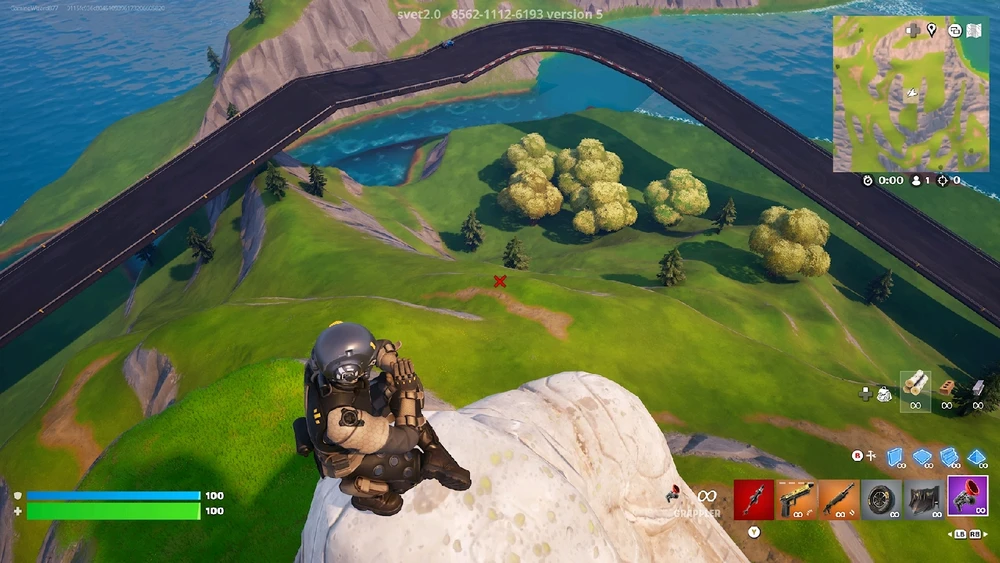Select the metal building material
This screenshot has height=563, width=1000.
980,386
